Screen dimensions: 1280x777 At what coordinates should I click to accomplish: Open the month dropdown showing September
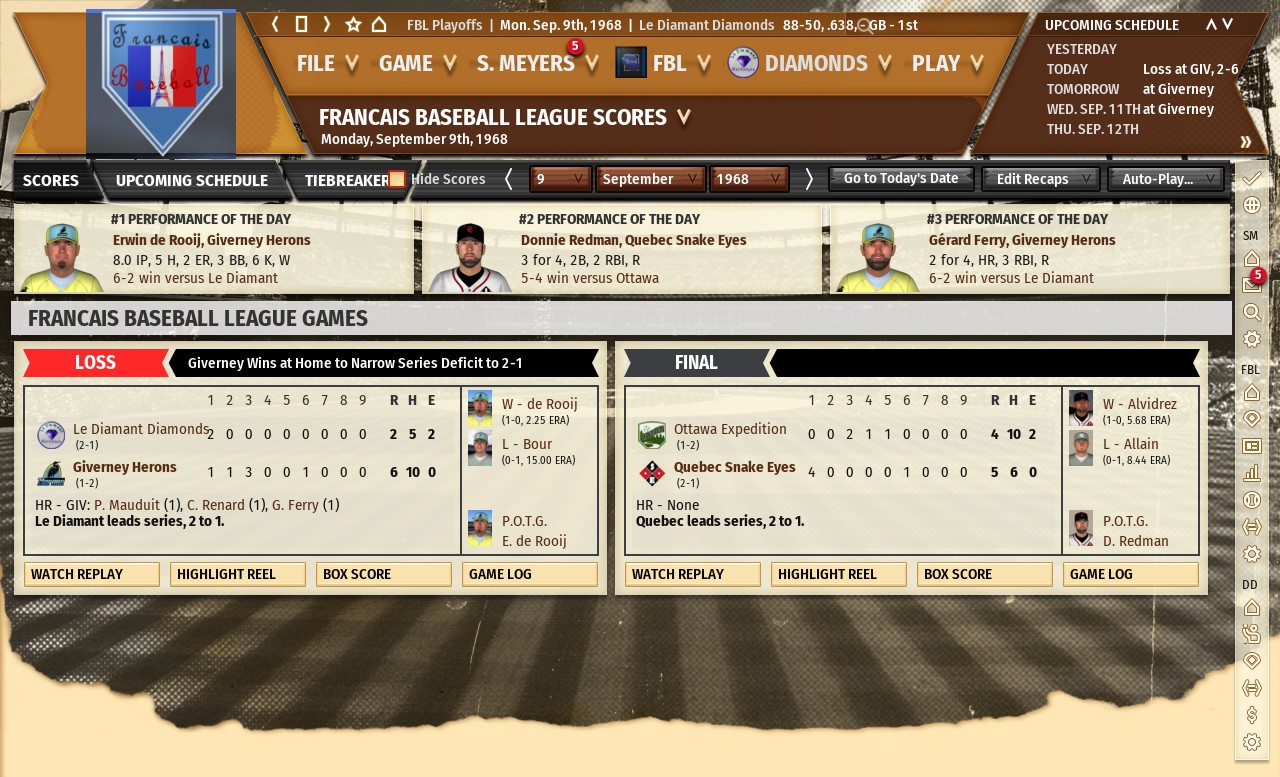tap(650, 179)
